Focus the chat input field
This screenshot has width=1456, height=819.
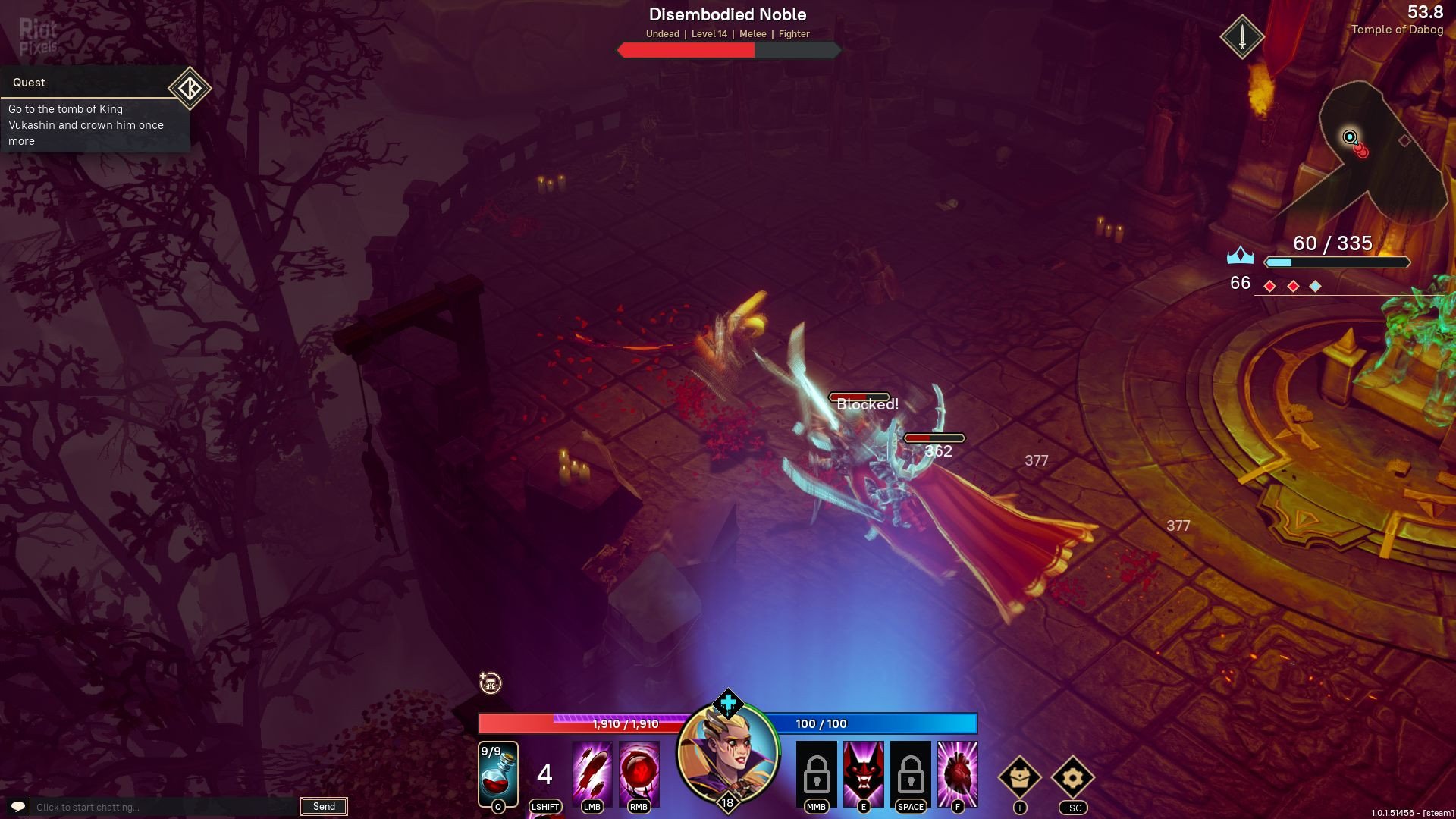[x=163, y=807]
